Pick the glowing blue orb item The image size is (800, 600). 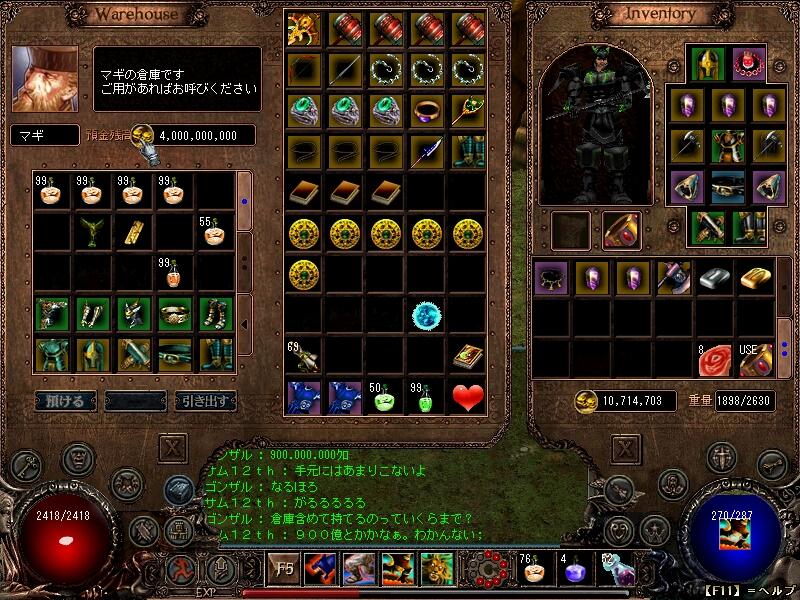(x=427, y=315)
